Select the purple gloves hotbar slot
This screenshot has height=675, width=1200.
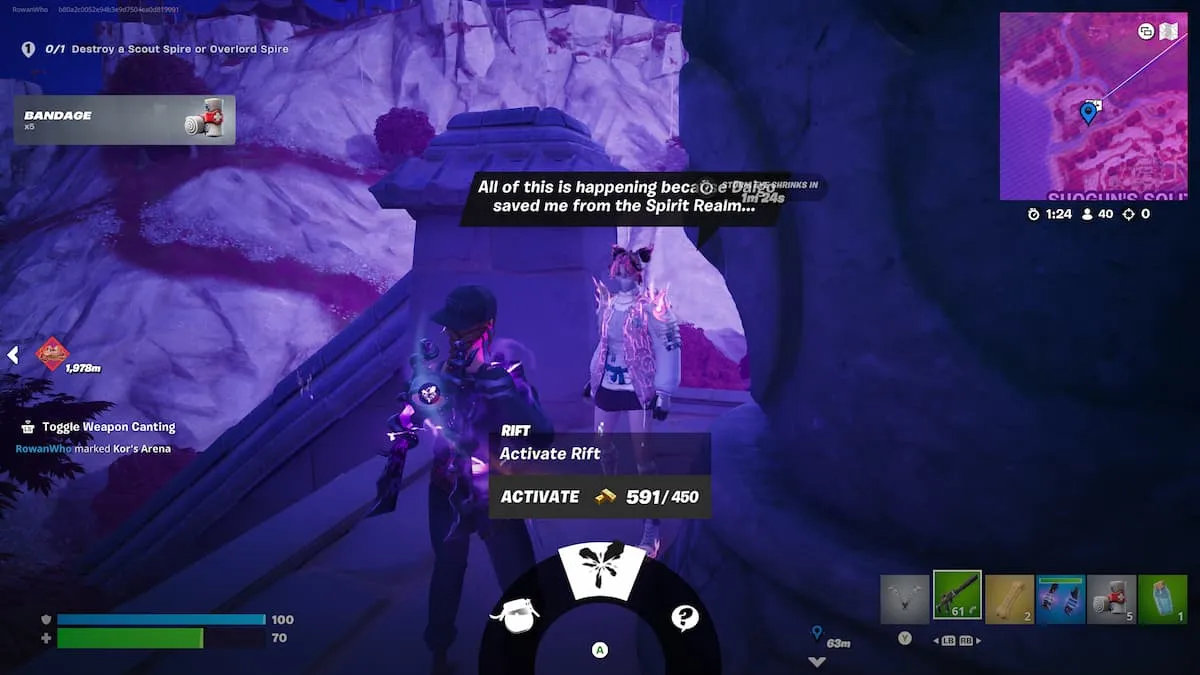pos(1060,599)
